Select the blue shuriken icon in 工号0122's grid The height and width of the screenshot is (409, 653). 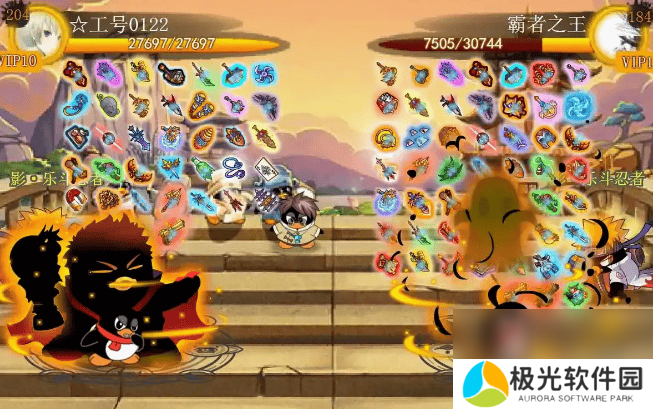265,72
